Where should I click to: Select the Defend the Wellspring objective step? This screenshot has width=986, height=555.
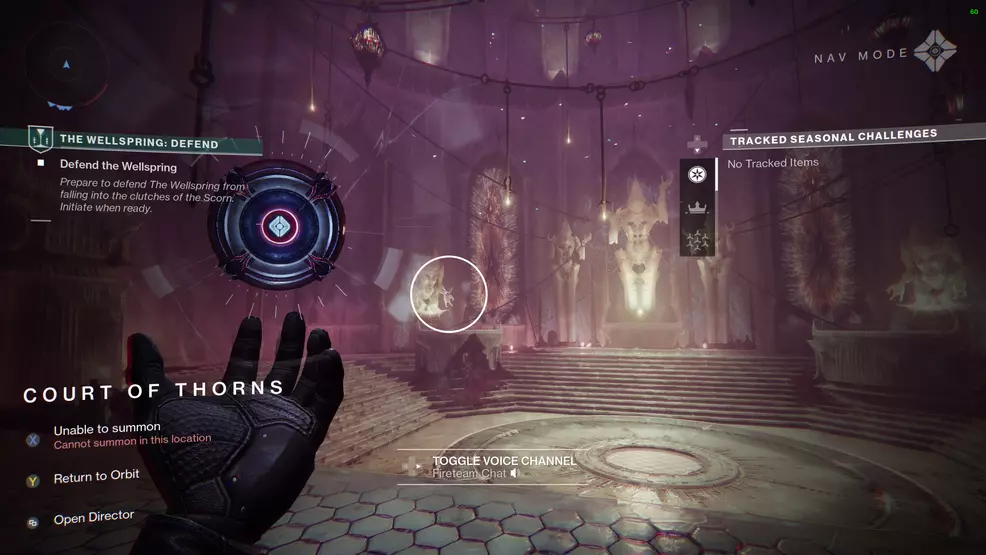pos(118,166)
